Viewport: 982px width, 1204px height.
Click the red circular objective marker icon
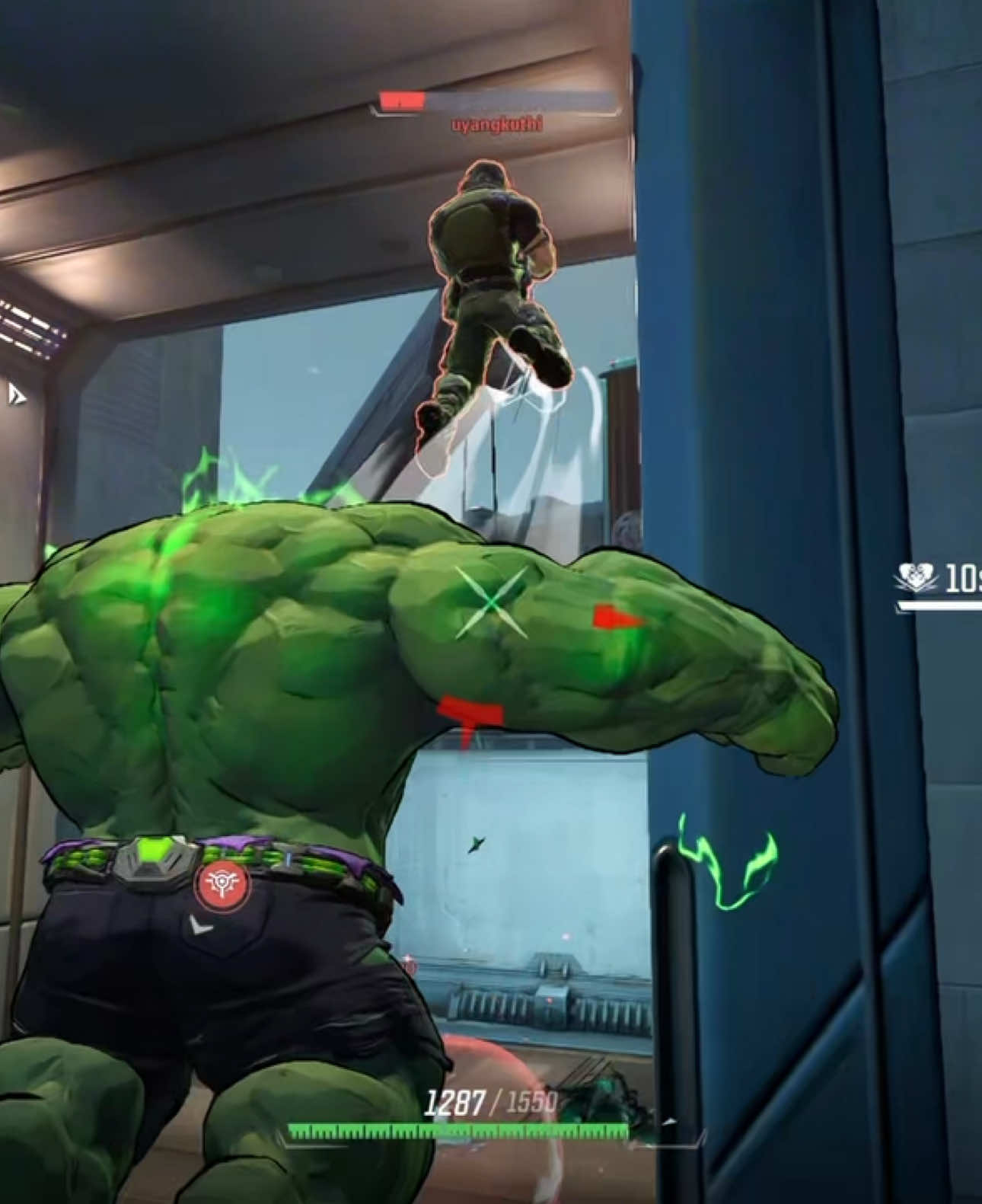coord(222,886)
